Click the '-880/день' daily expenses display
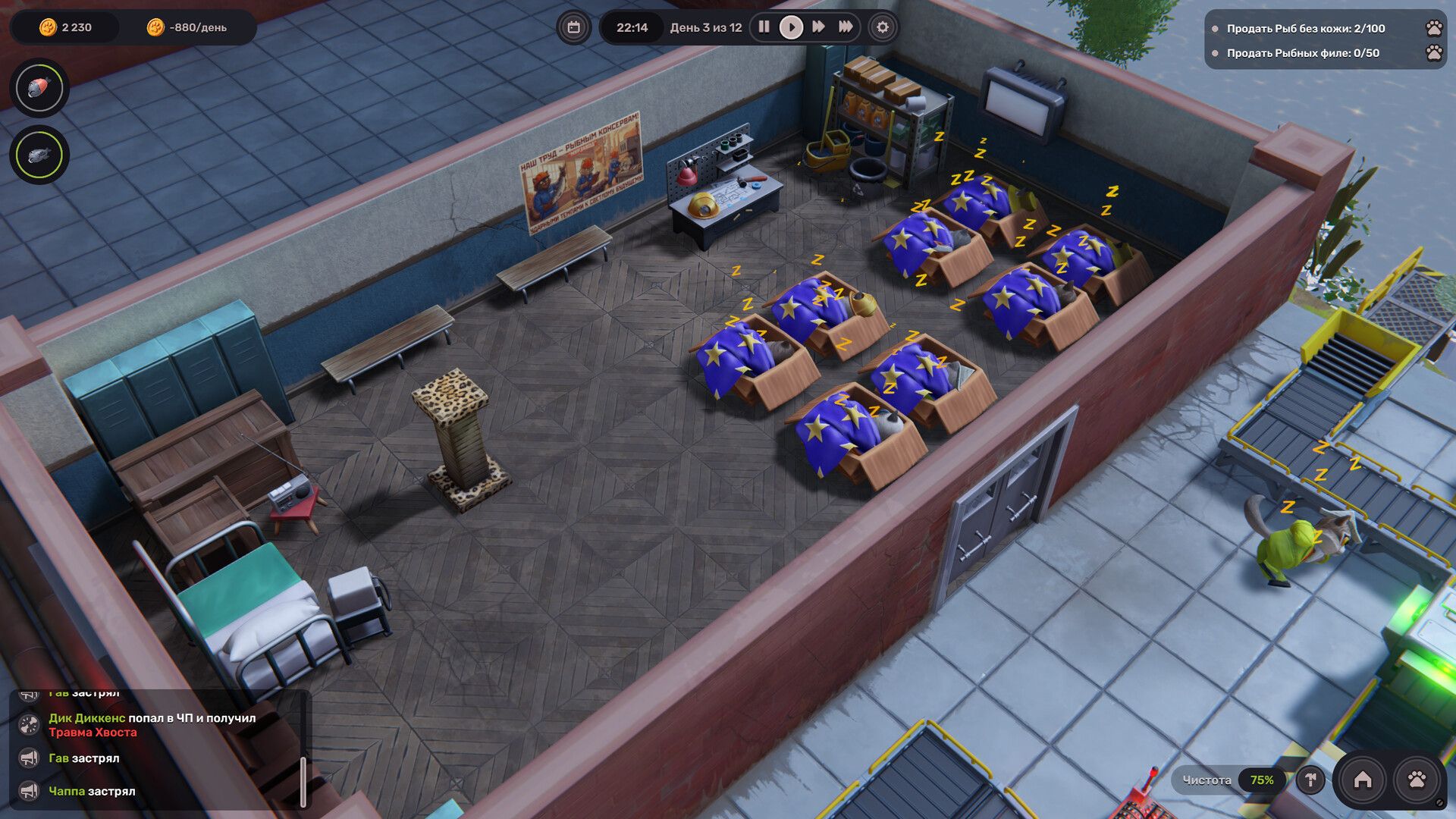Viewport: 1456px width, 819px height. (190, 26)
